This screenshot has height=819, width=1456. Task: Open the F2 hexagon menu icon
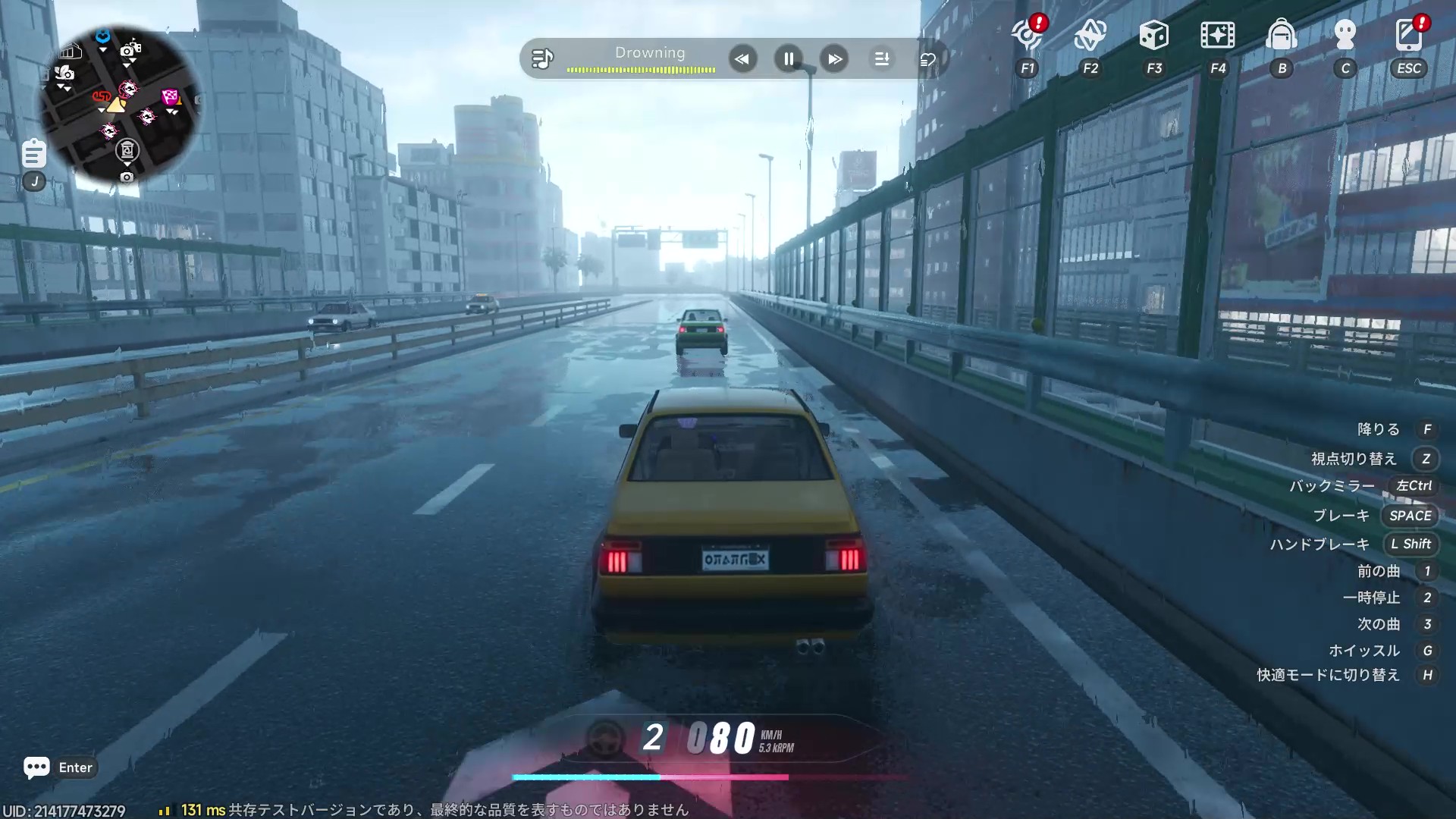coord(1090,35)
